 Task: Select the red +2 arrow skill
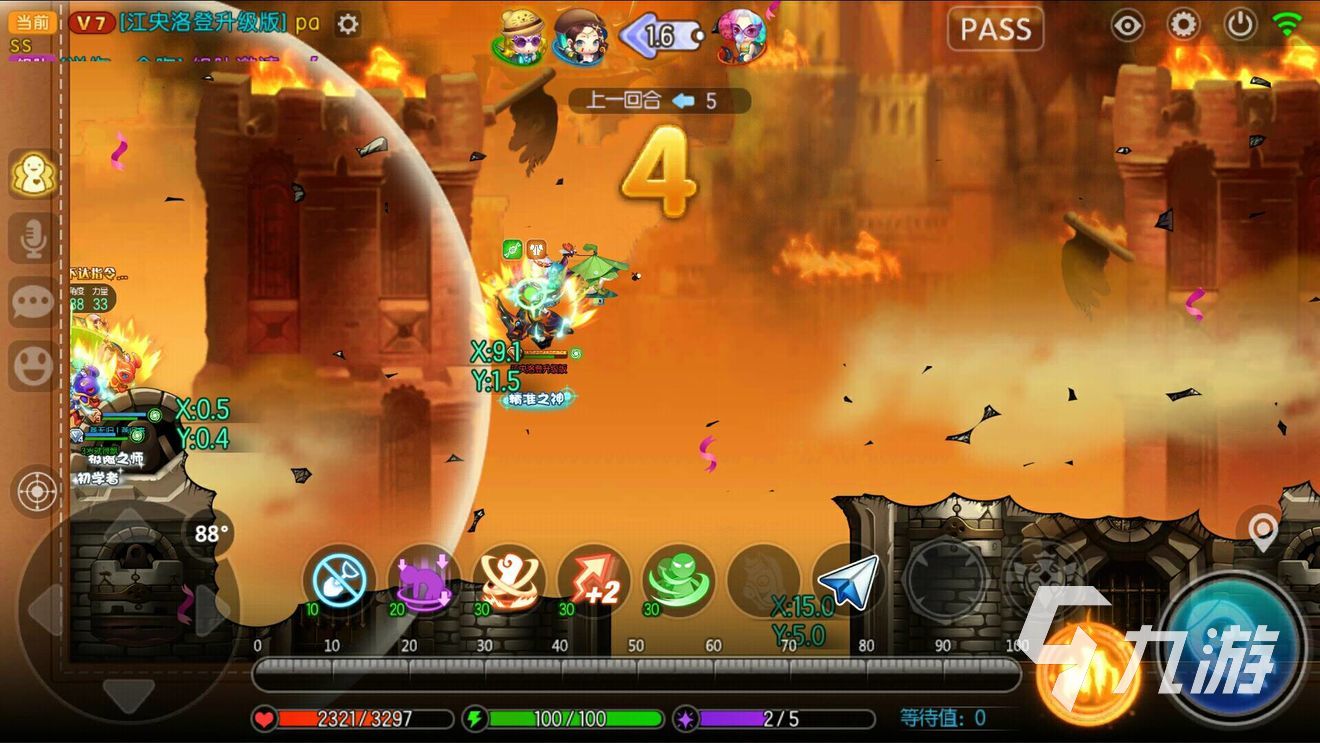pyautogui.click(x=593, y=580)
